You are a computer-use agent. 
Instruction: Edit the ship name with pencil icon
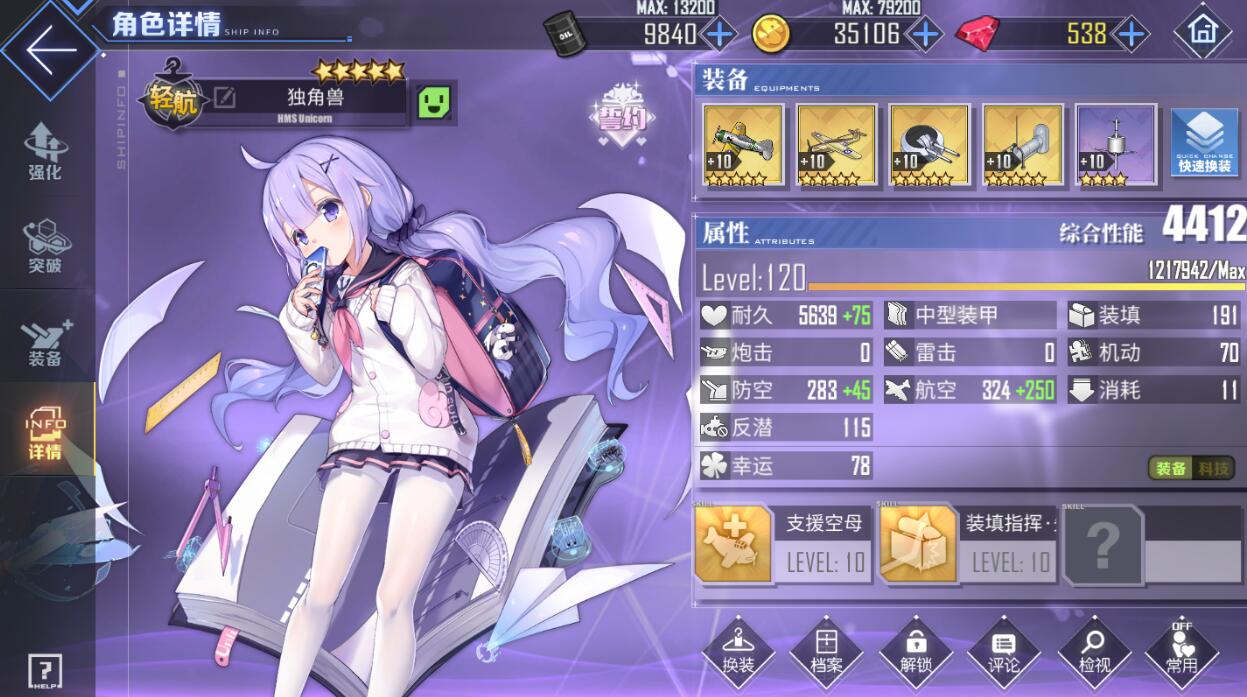(225, 97)
